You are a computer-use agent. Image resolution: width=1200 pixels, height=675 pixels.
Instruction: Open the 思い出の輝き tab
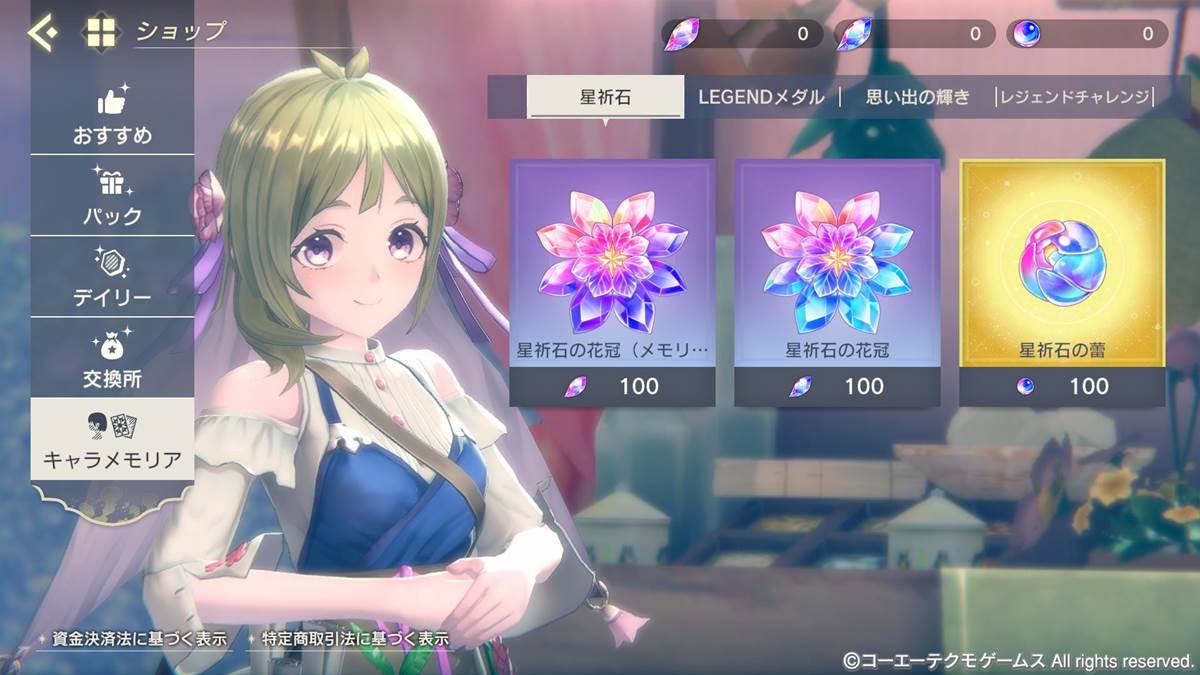[917, 97]
